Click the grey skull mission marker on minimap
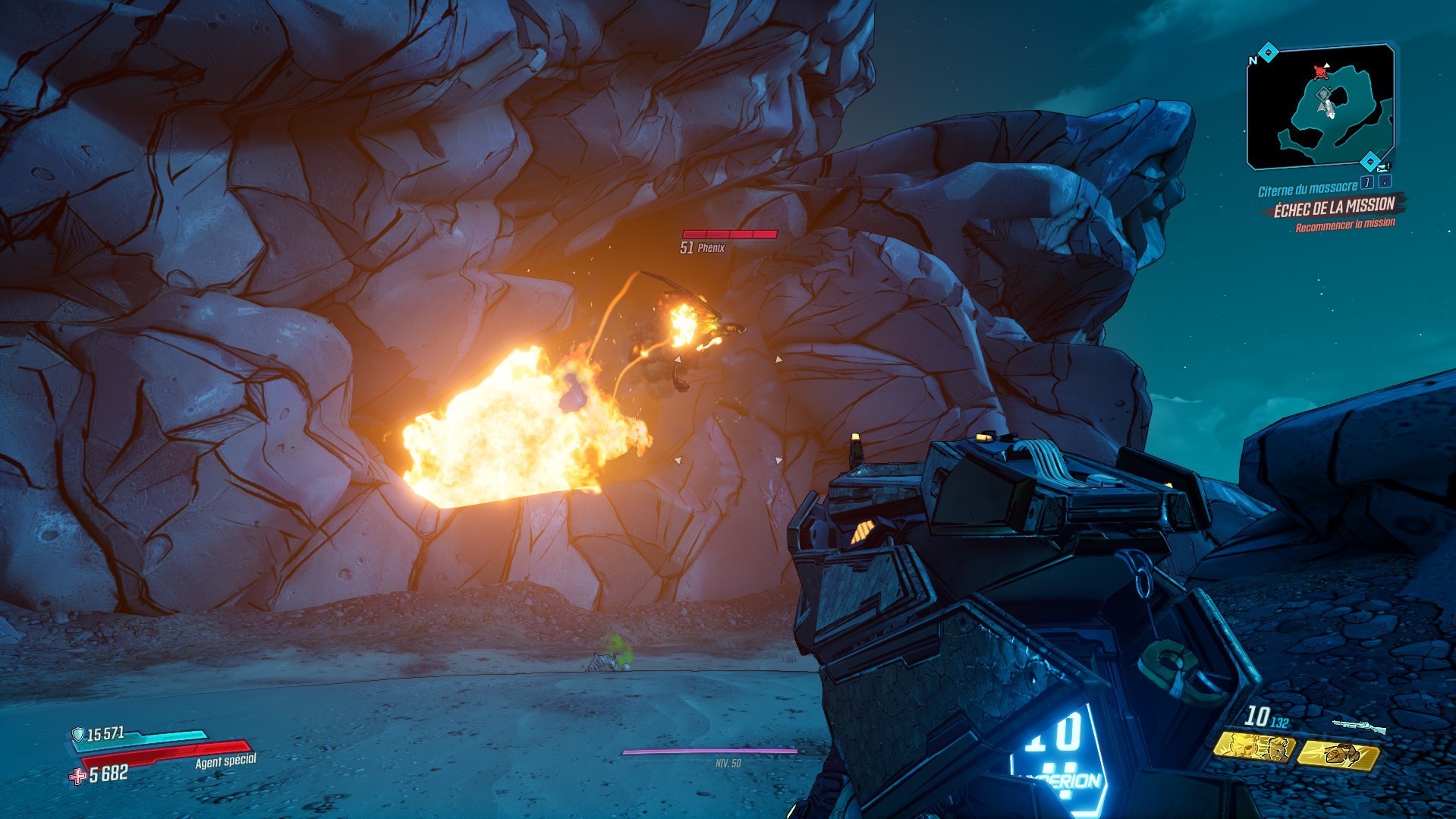Screen dimensions: 1456x819 1323,94
